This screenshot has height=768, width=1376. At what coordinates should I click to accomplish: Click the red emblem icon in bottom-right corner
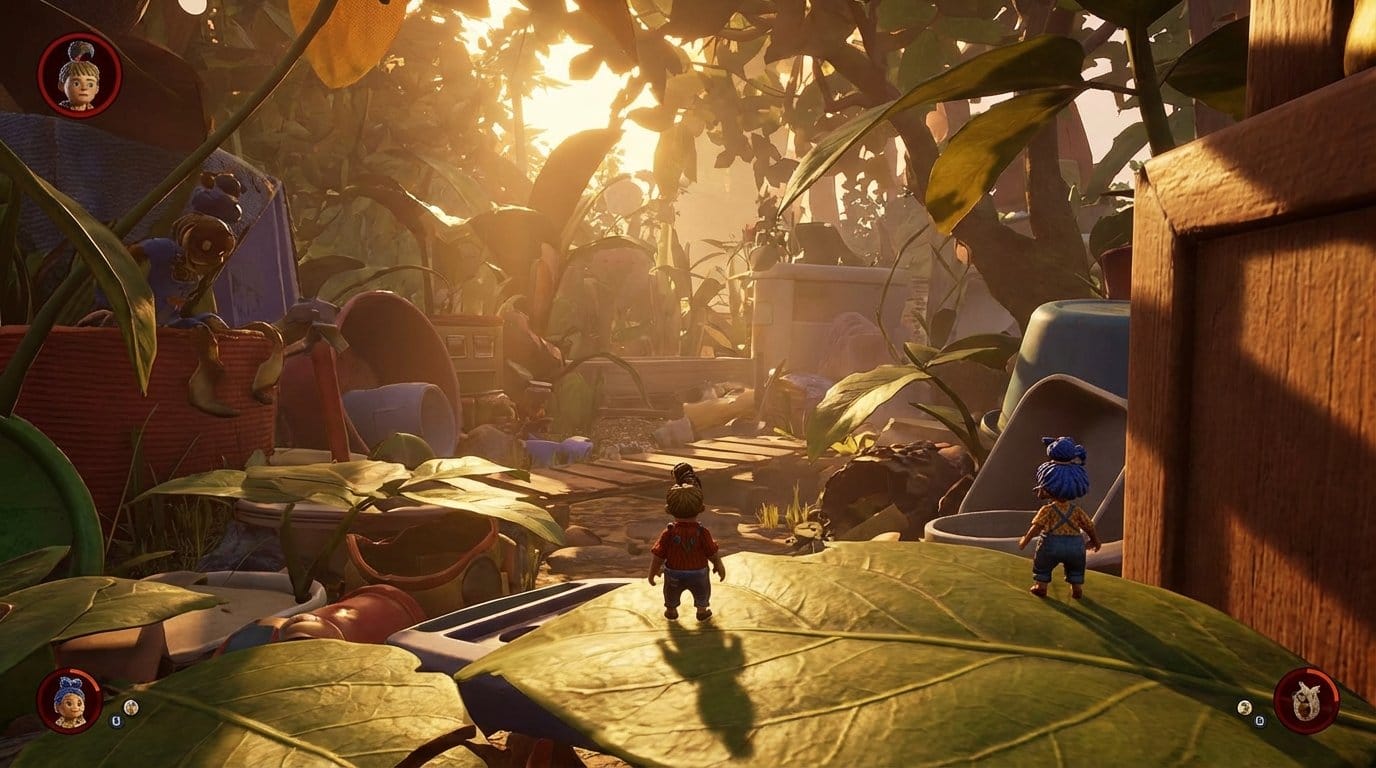[x=1308, y=700]
